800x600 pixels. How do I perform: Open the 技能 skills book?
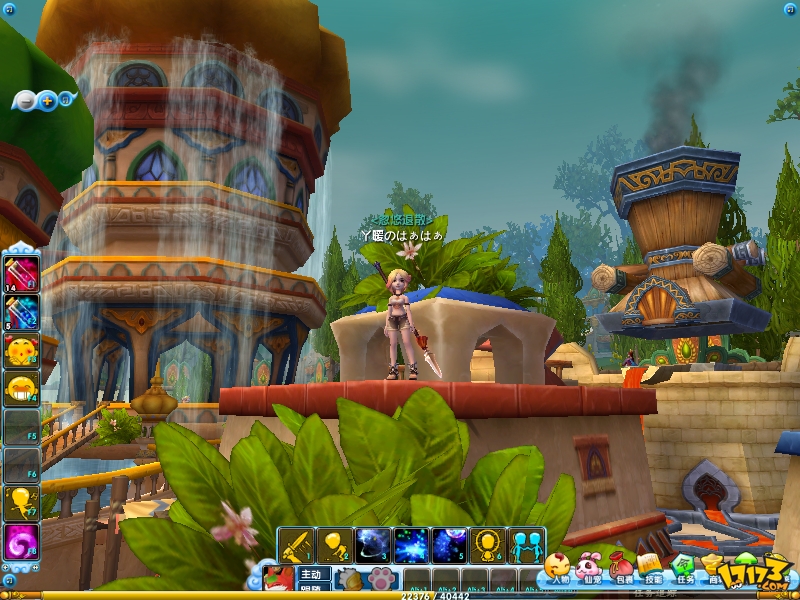(x=652, y=570)
